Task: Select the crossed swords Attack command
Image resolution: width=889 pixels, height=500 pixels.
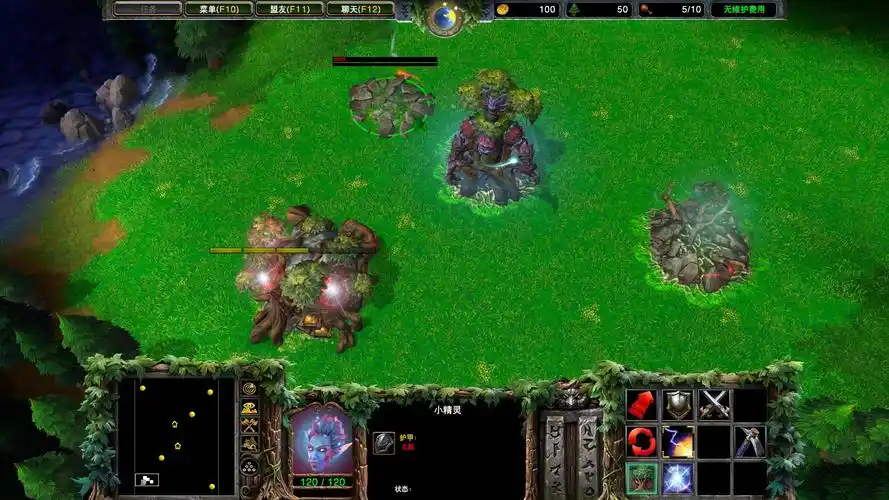Action: click(x=714, y=404)
